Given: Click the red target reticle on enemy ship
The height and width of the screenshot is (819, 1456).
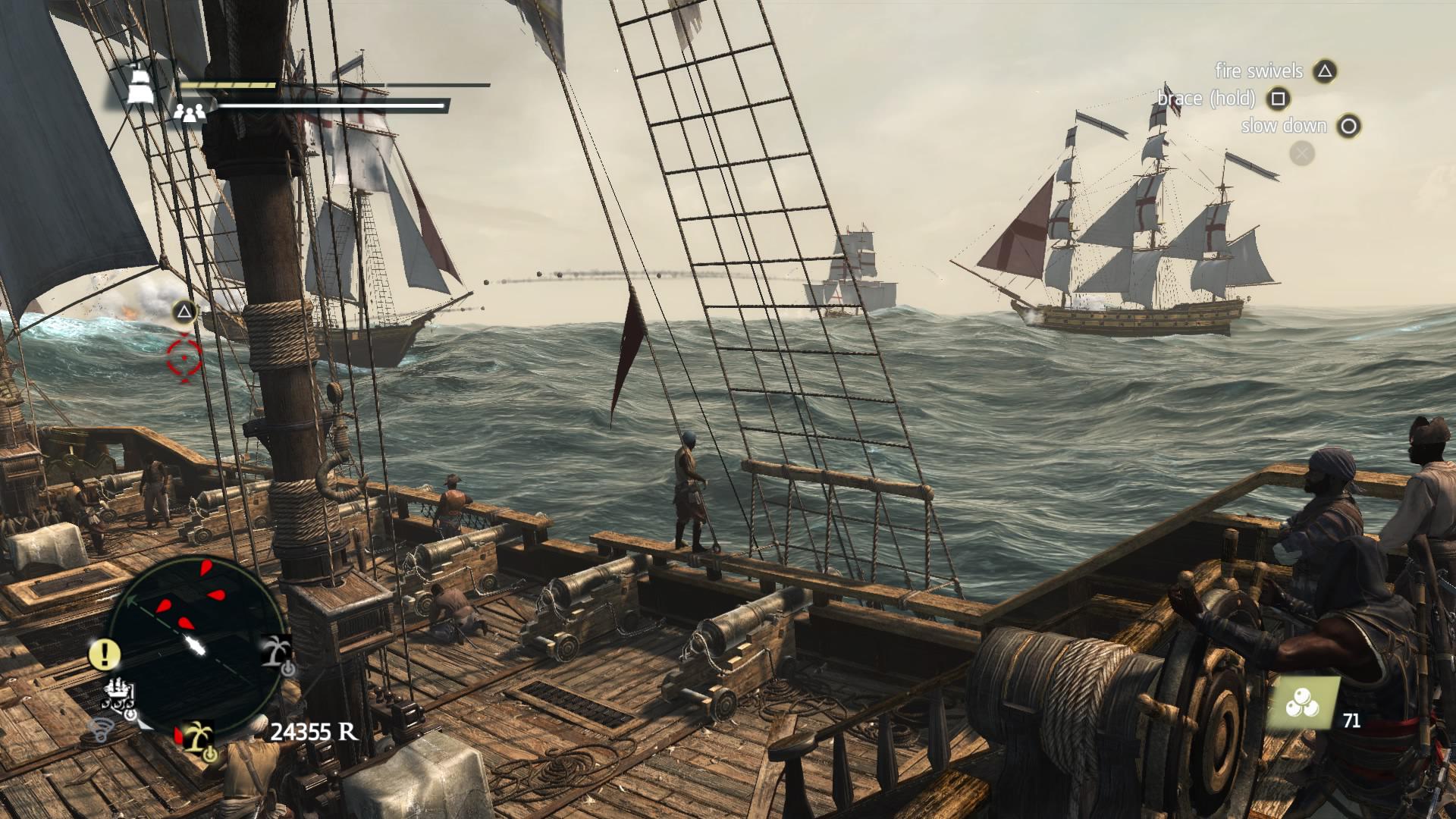Looking at the screenshot, I should 184,358.
